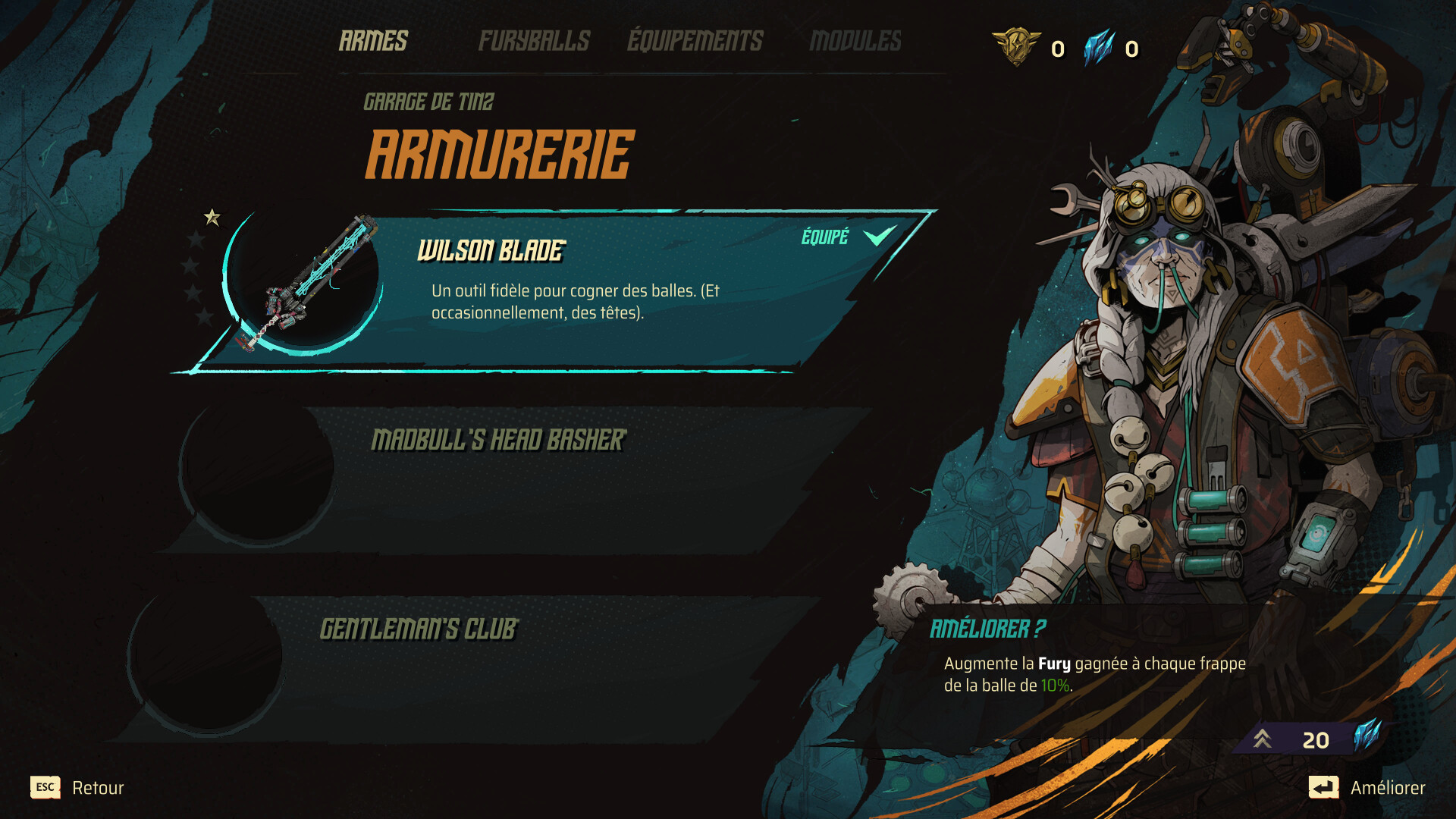The height and width of the screenshot is (819, 1456).
Task: Go to the Modules tab
Action: [x=855, y=41]
